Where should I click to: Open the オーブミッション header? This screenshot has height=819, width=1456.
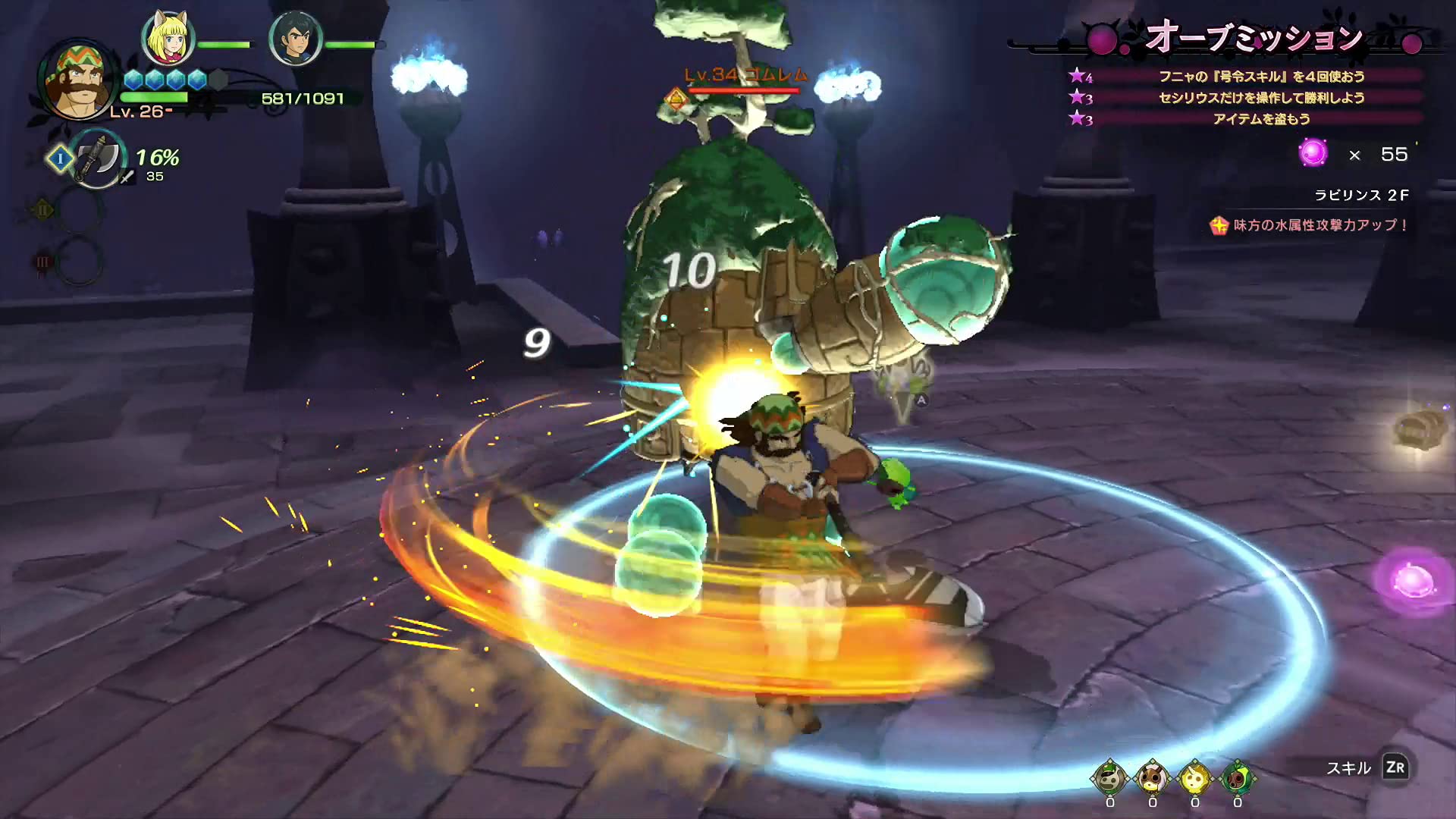pos(1253,38)
